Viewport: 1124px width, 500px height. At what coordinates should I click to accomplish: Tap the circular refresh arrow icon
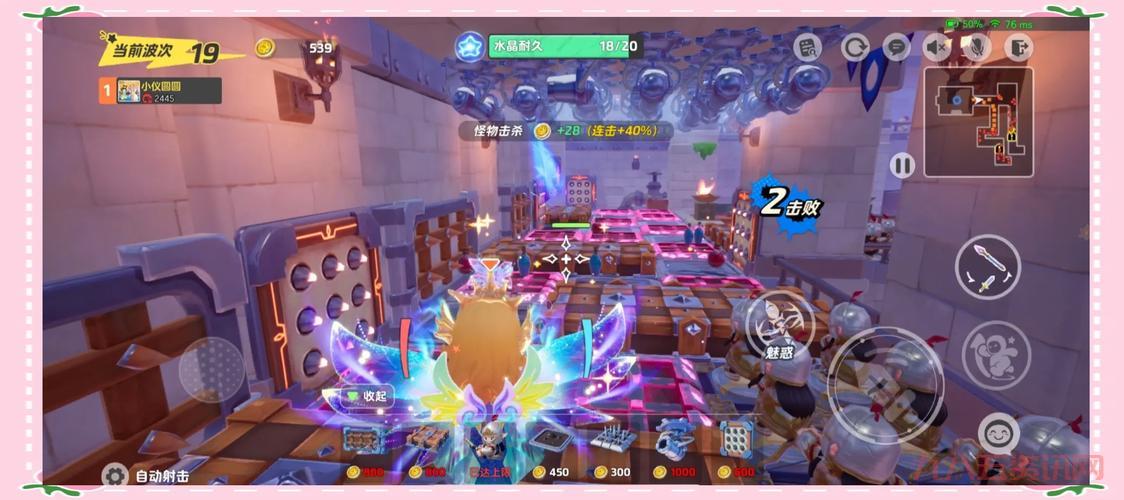click(855, 47)
